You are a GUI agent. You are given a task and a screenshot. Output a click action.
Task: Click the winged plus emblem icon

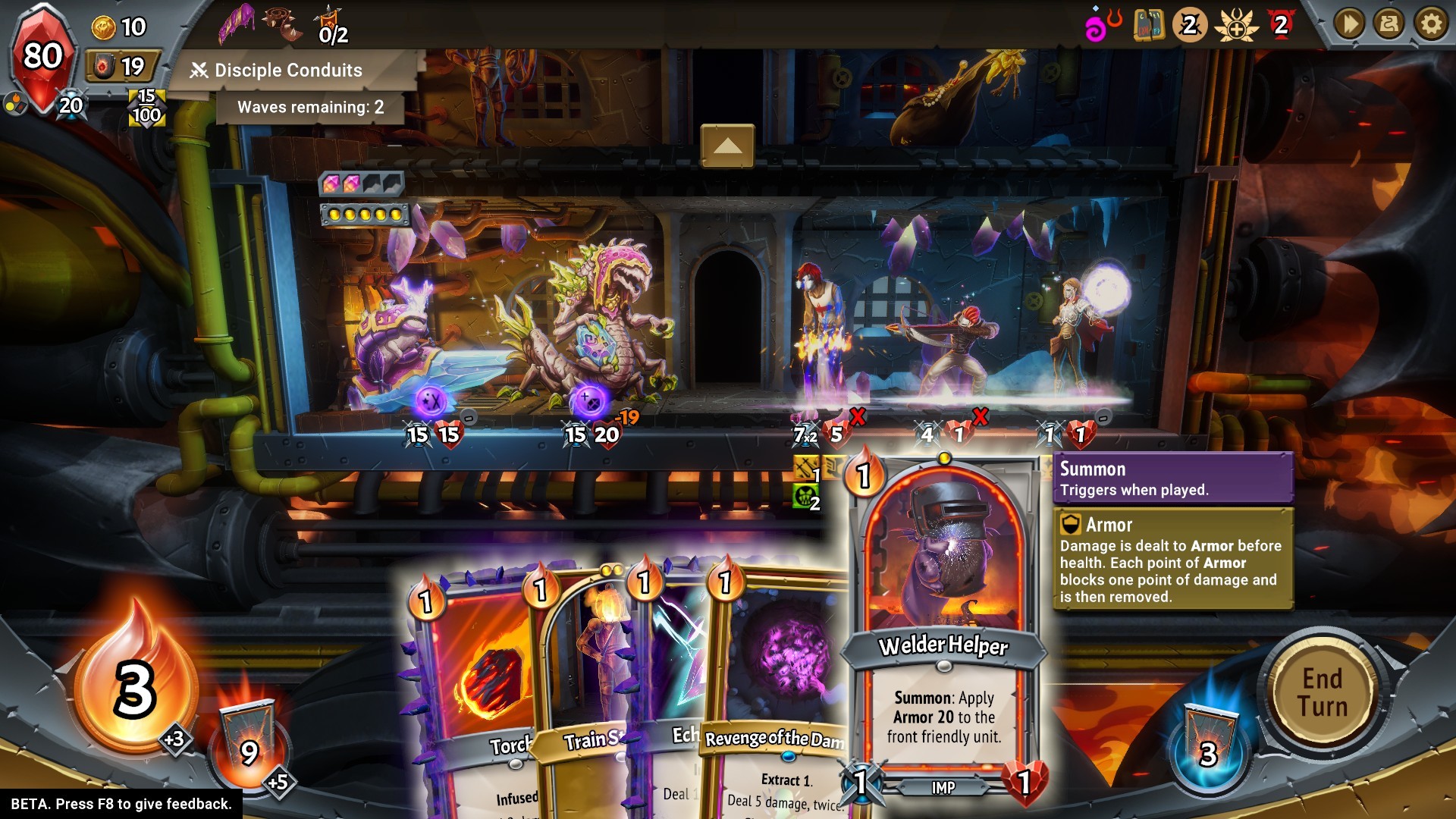(1236, 26)
